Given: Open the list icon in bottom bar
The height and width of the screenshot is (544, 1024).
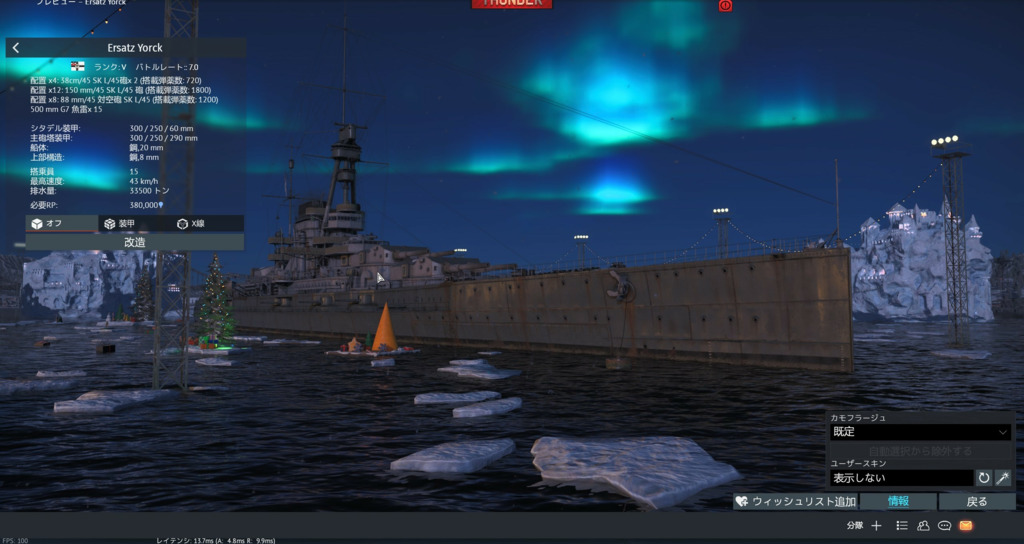Looking at the screenshot, I should (x=902, y=525).
